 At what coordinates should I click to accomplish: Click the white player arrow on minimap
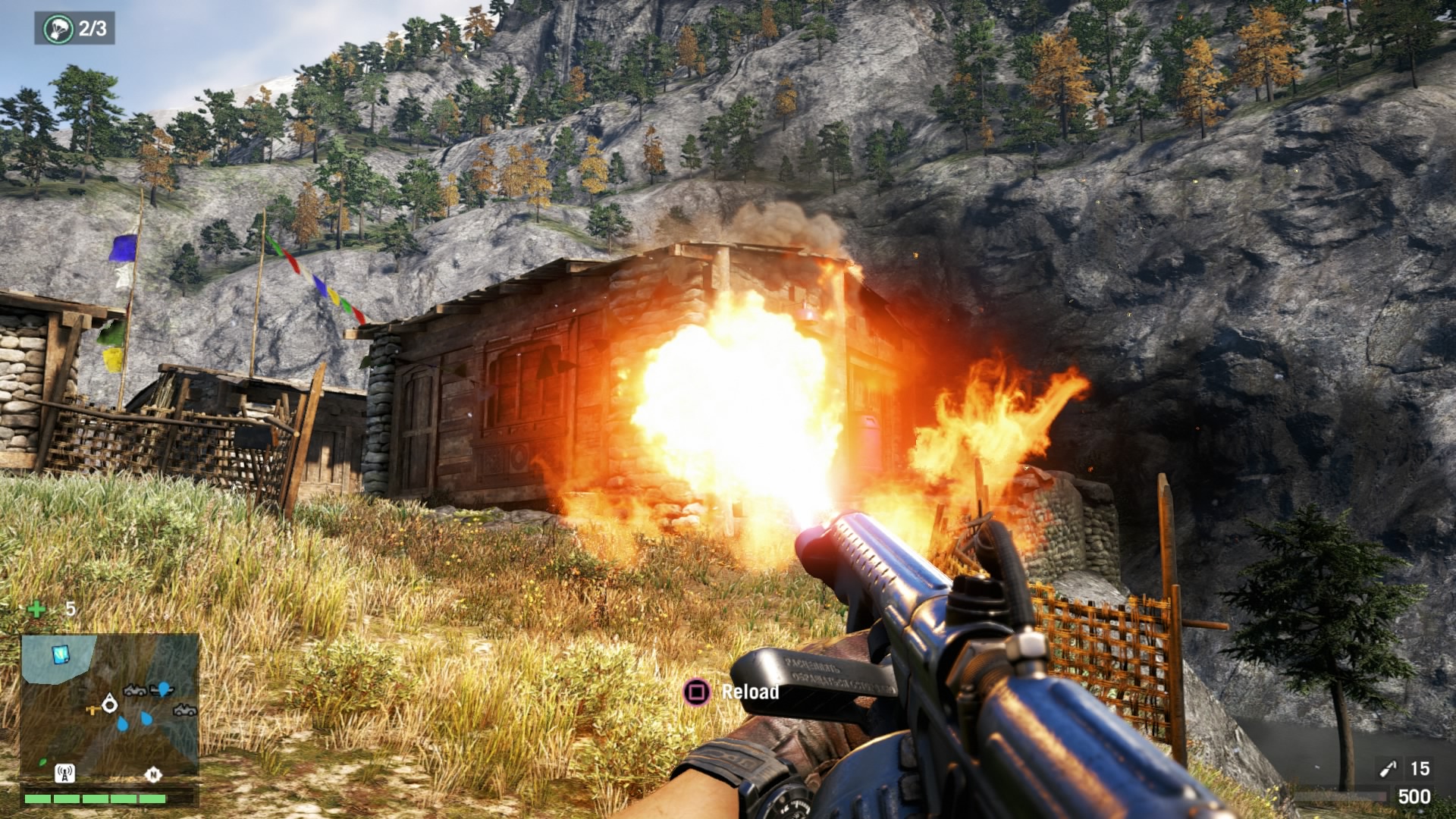110,704
